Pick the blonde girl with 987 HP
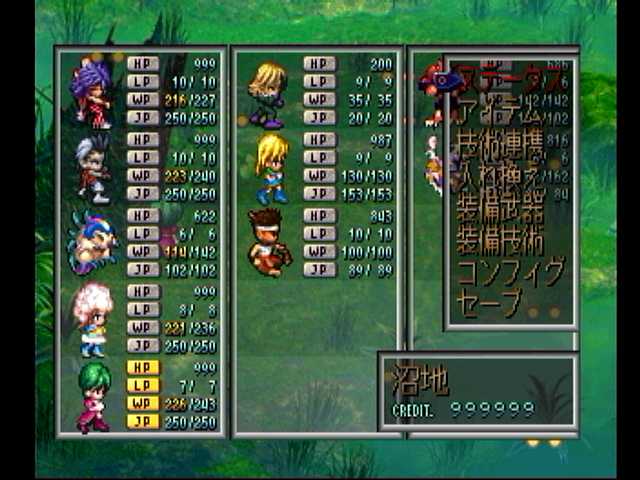This screenshot has width=640, height=480. pyautogui.click(x=270, y=166)
